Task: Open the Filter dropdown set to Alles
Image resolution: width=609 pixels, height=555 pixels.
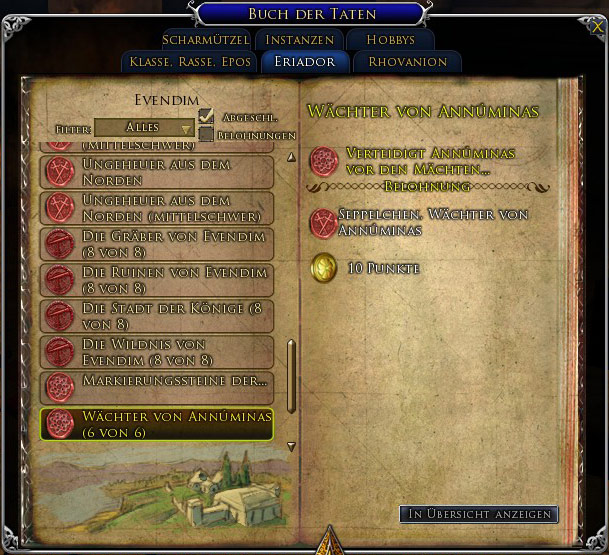Action: [x=145, y=128]
